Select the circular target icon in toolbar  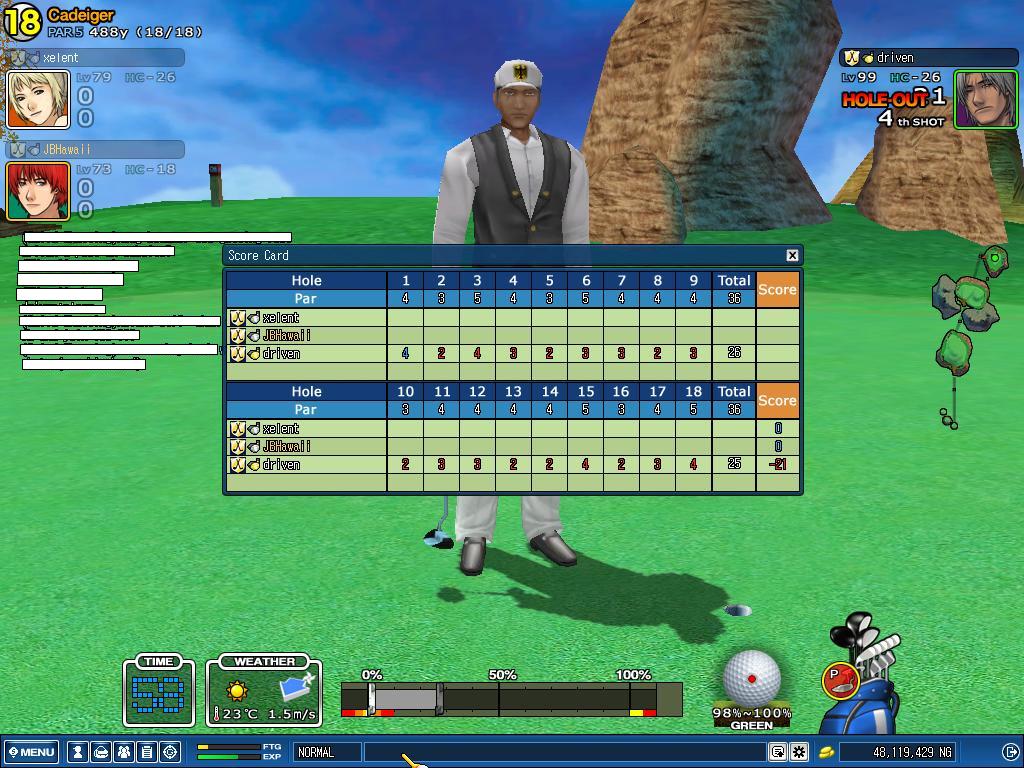pos(170,752)
